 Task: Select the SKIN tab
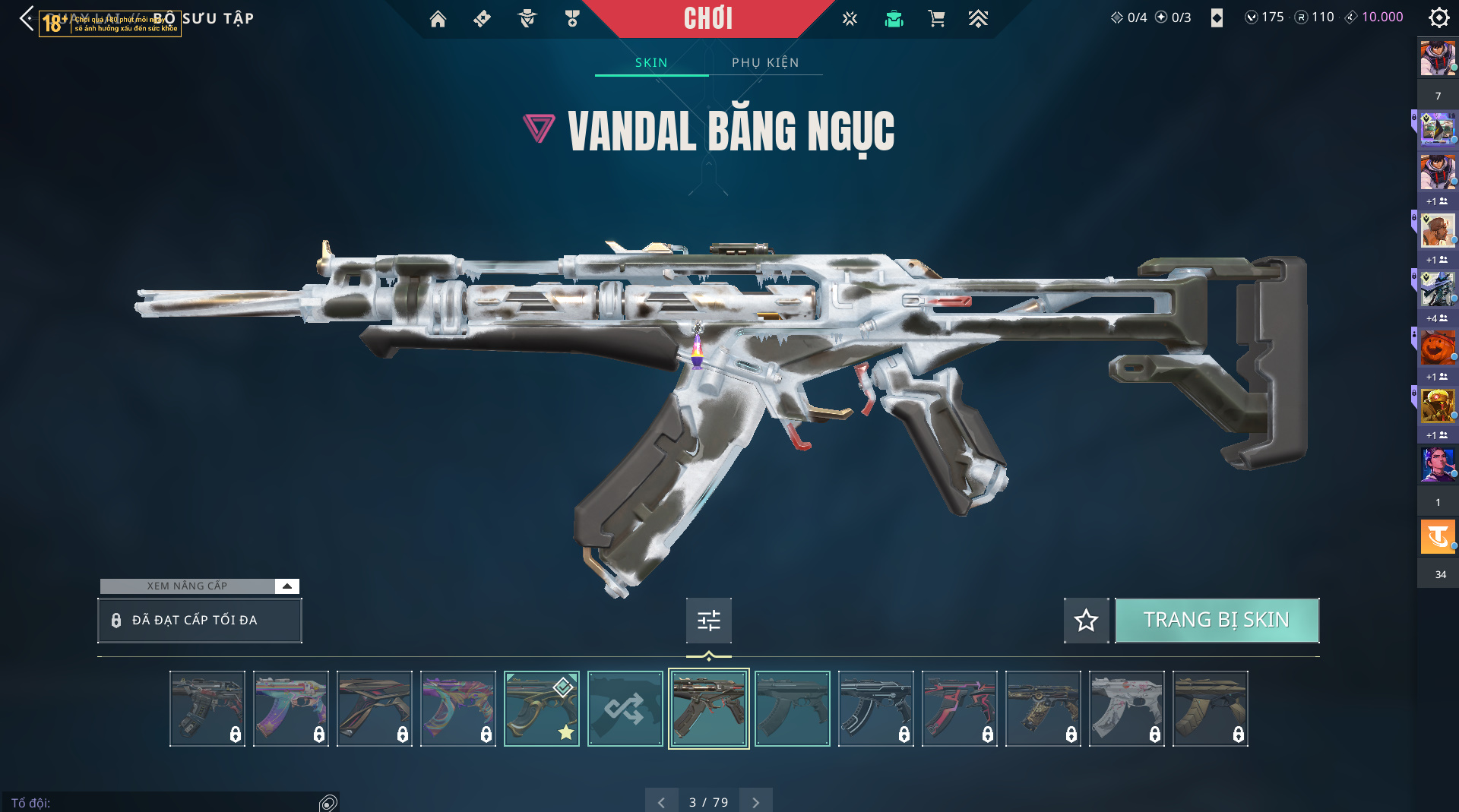(651, 62)
